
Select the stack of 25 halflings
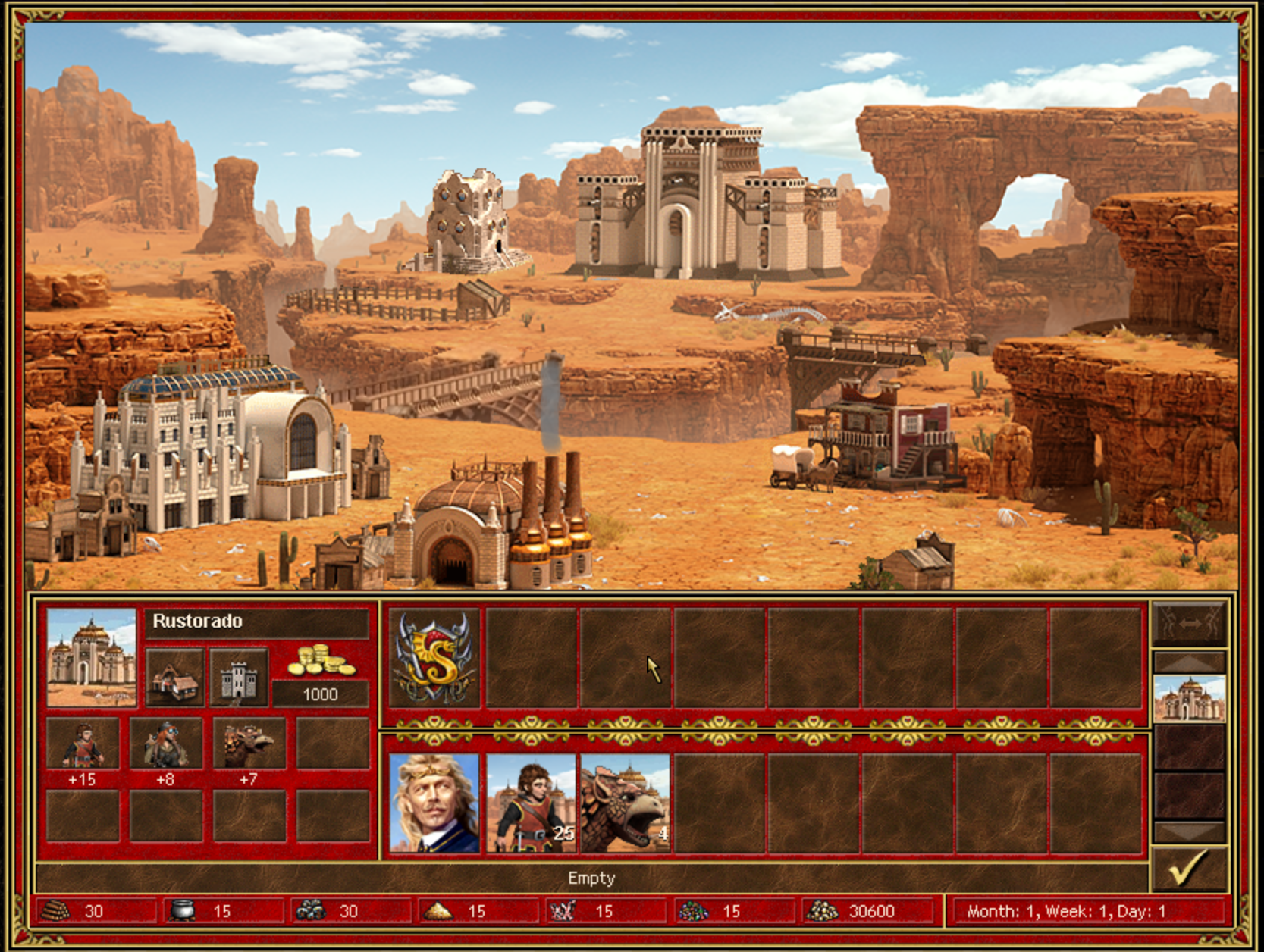tap(531, 803)
